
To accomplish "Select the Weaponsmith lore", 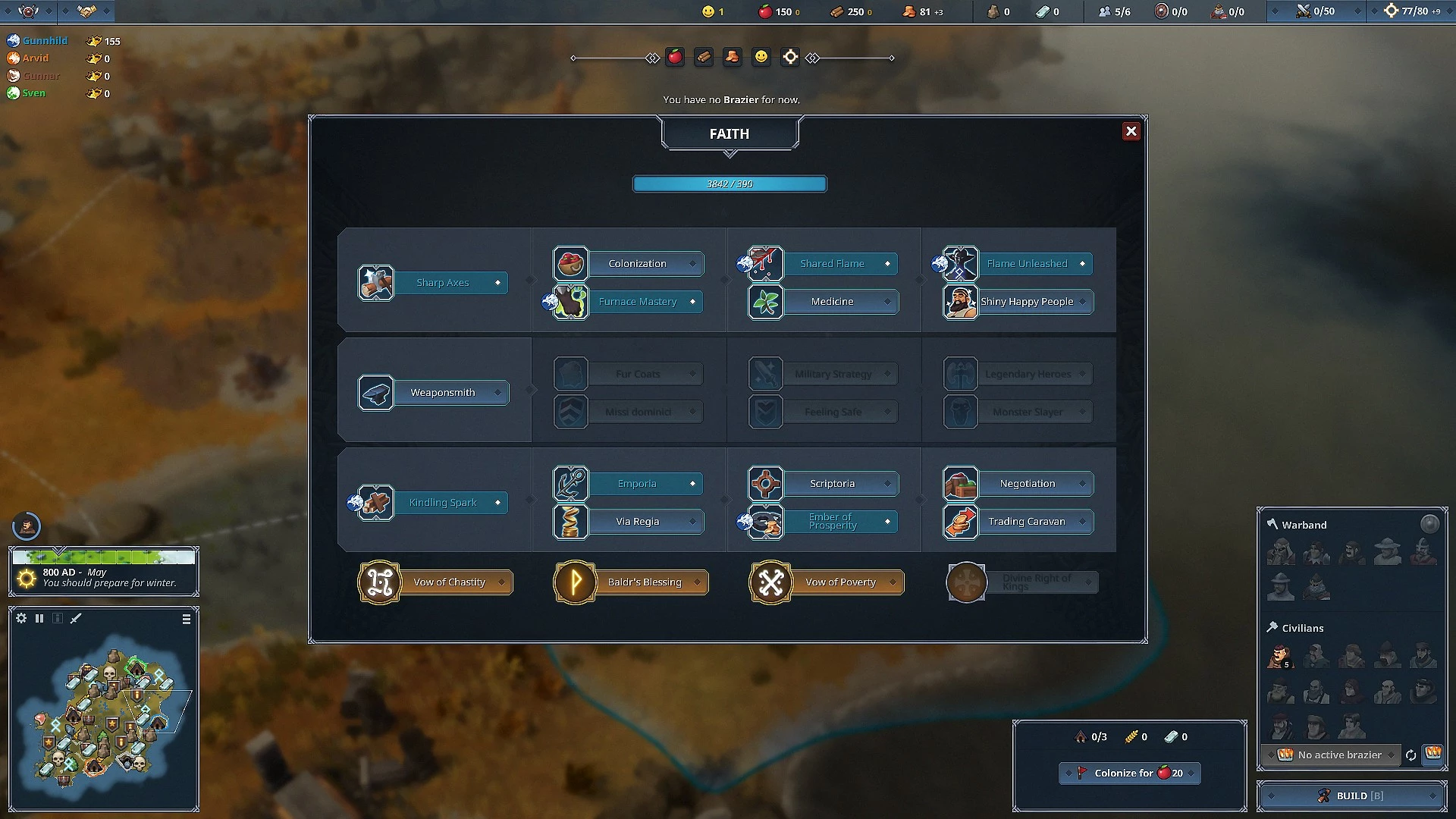I will click(443, 393).
